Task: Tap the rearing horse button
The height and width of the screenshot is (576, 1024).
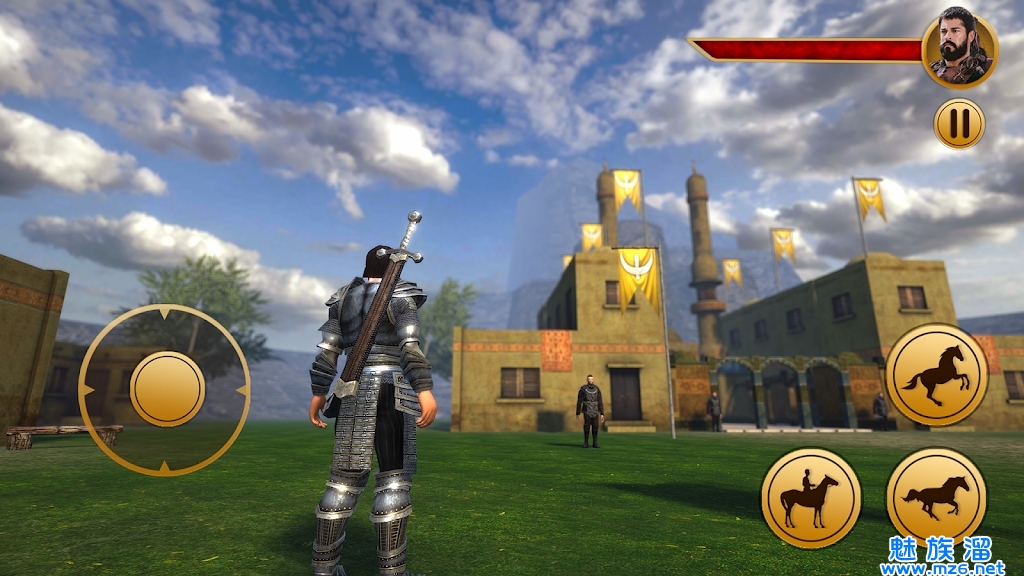Action: tap(936, 375)
